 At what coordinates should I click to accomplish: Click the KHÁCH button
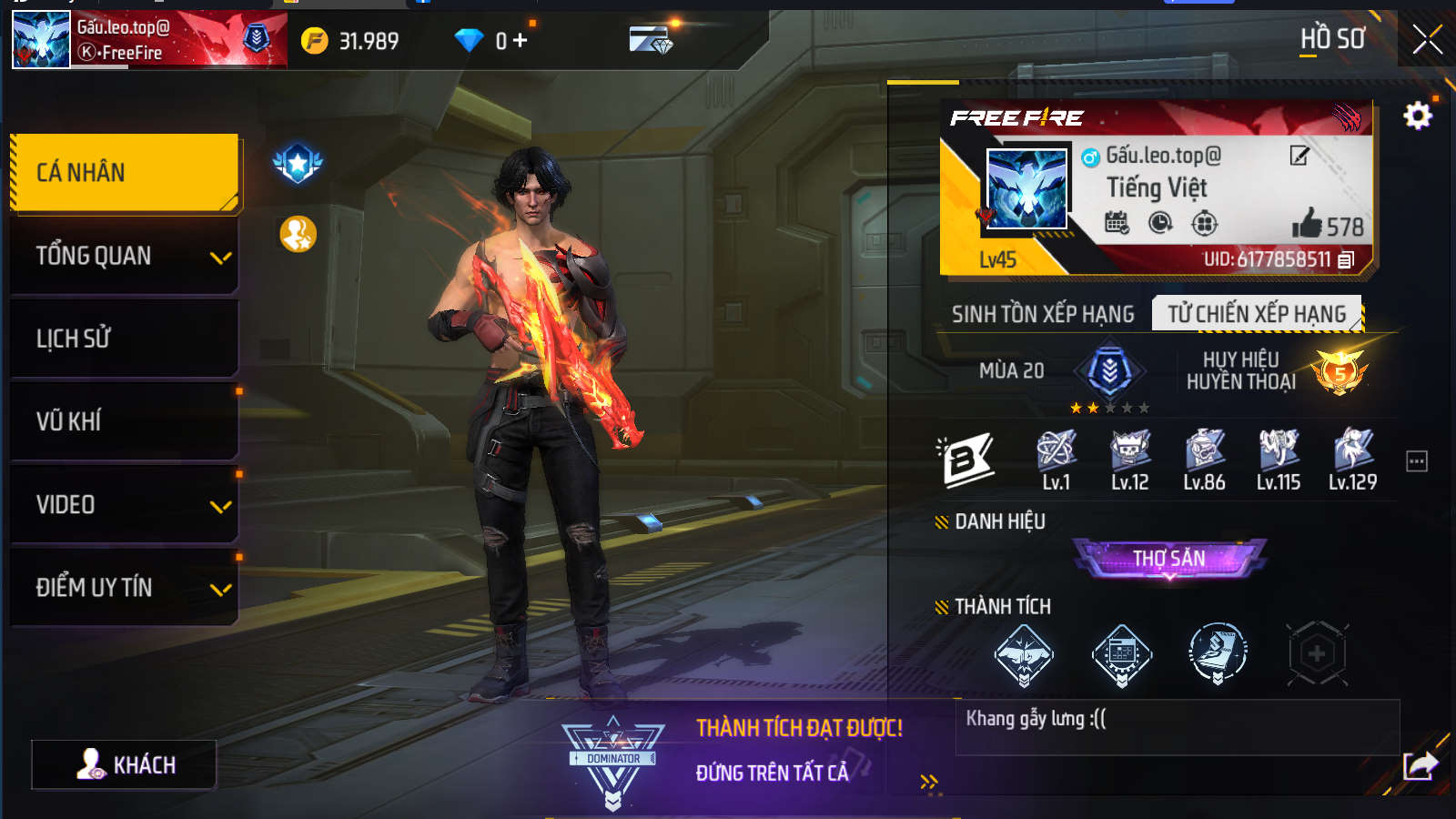coord(125,764)
